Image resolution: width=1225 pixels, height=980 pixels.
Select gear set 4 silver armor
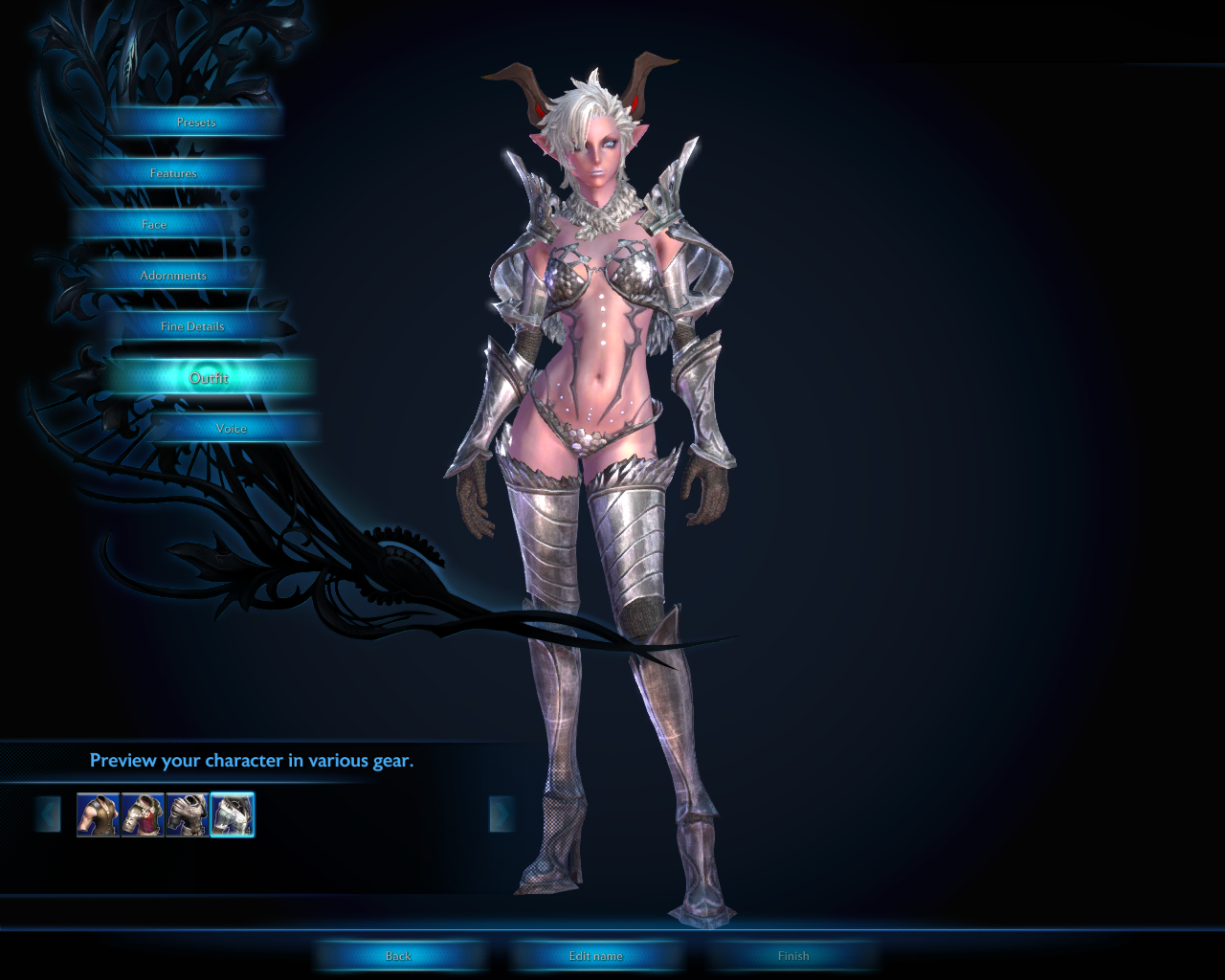tap(233, 815)
